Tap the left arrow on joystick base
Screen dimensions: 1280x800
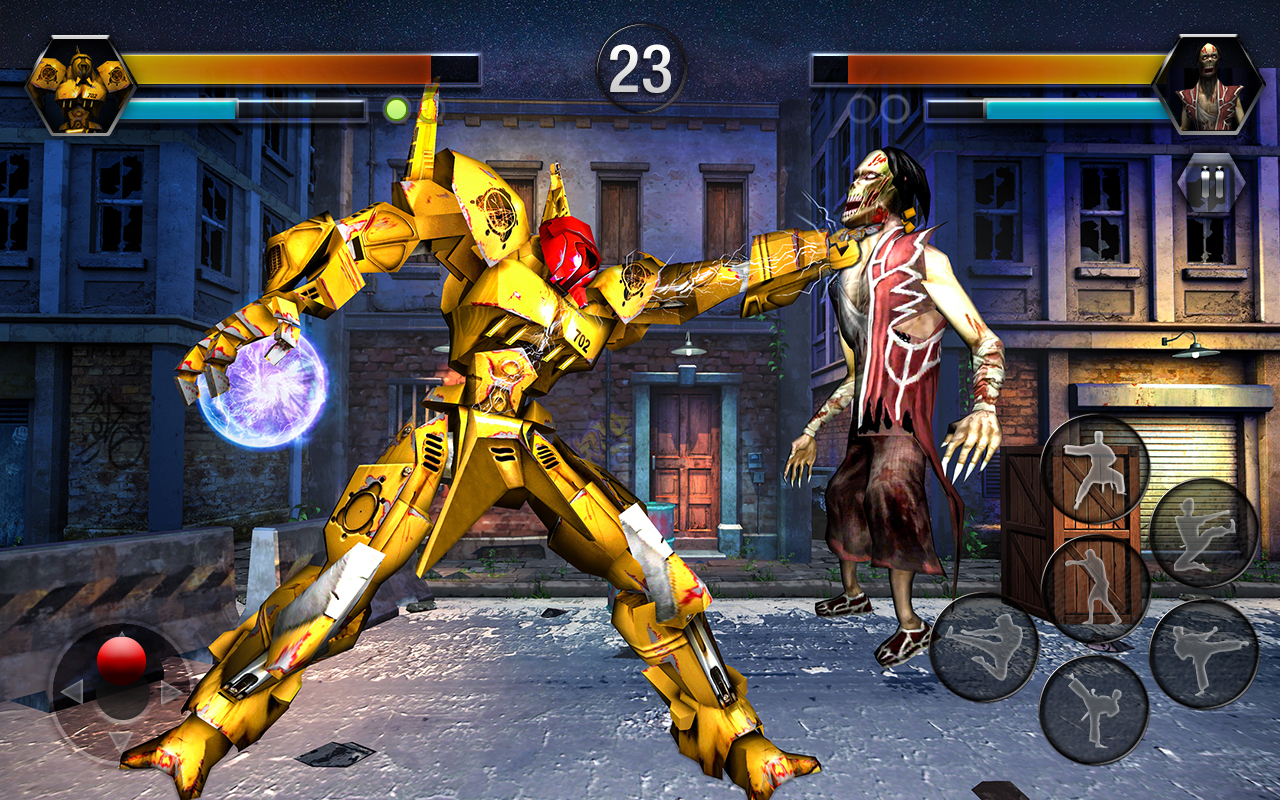(71, 691)
